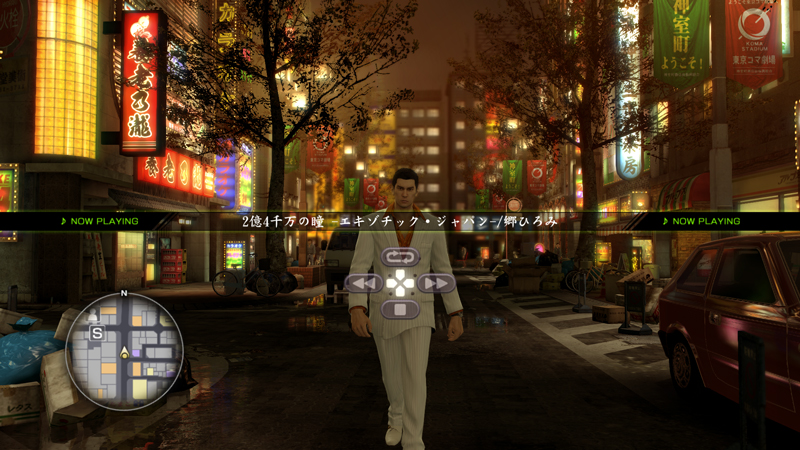Skip back to the previous track
The image size is (800, 450).
coord(363,283)
